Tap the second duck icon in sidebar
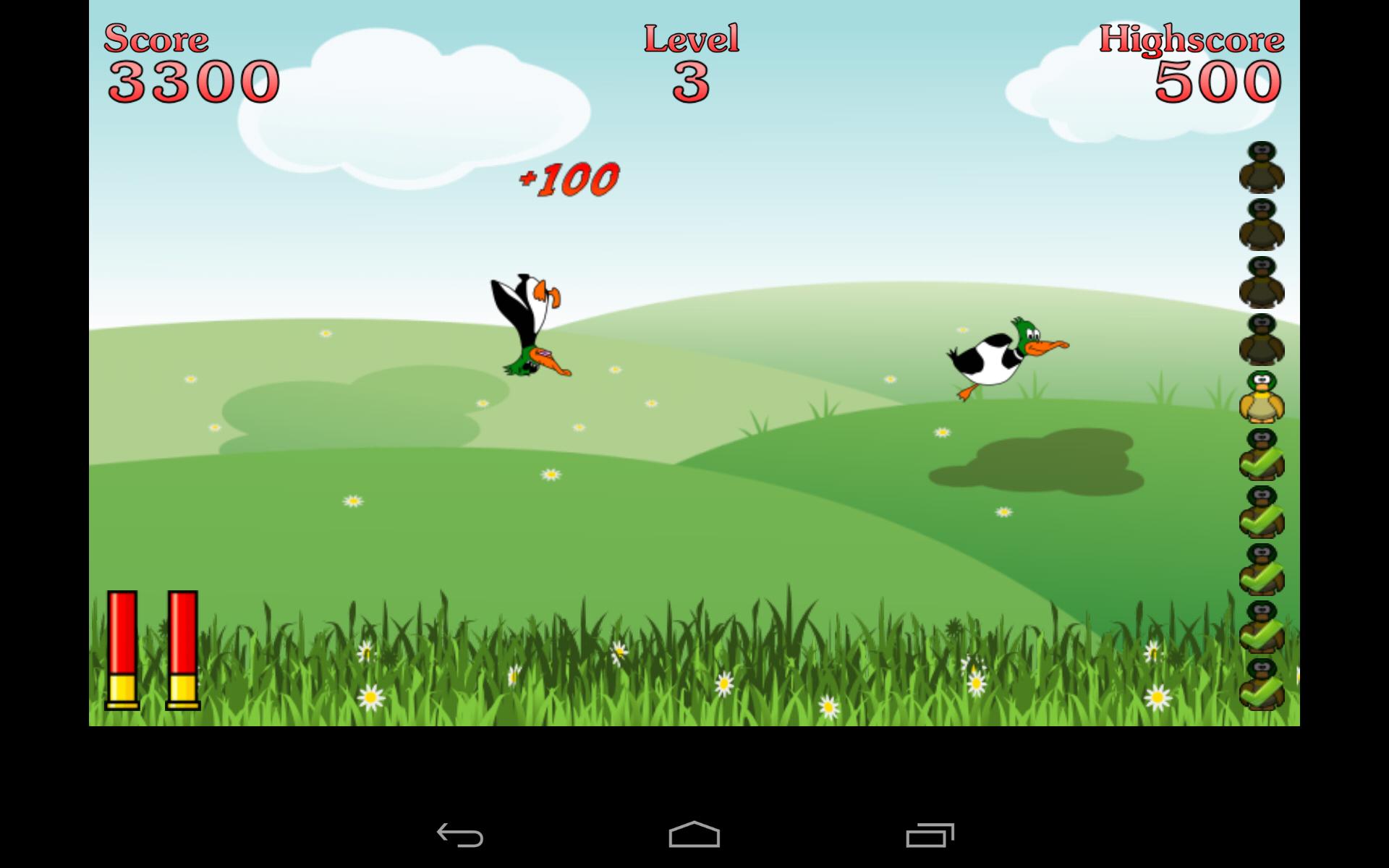 pos(1262,224)
